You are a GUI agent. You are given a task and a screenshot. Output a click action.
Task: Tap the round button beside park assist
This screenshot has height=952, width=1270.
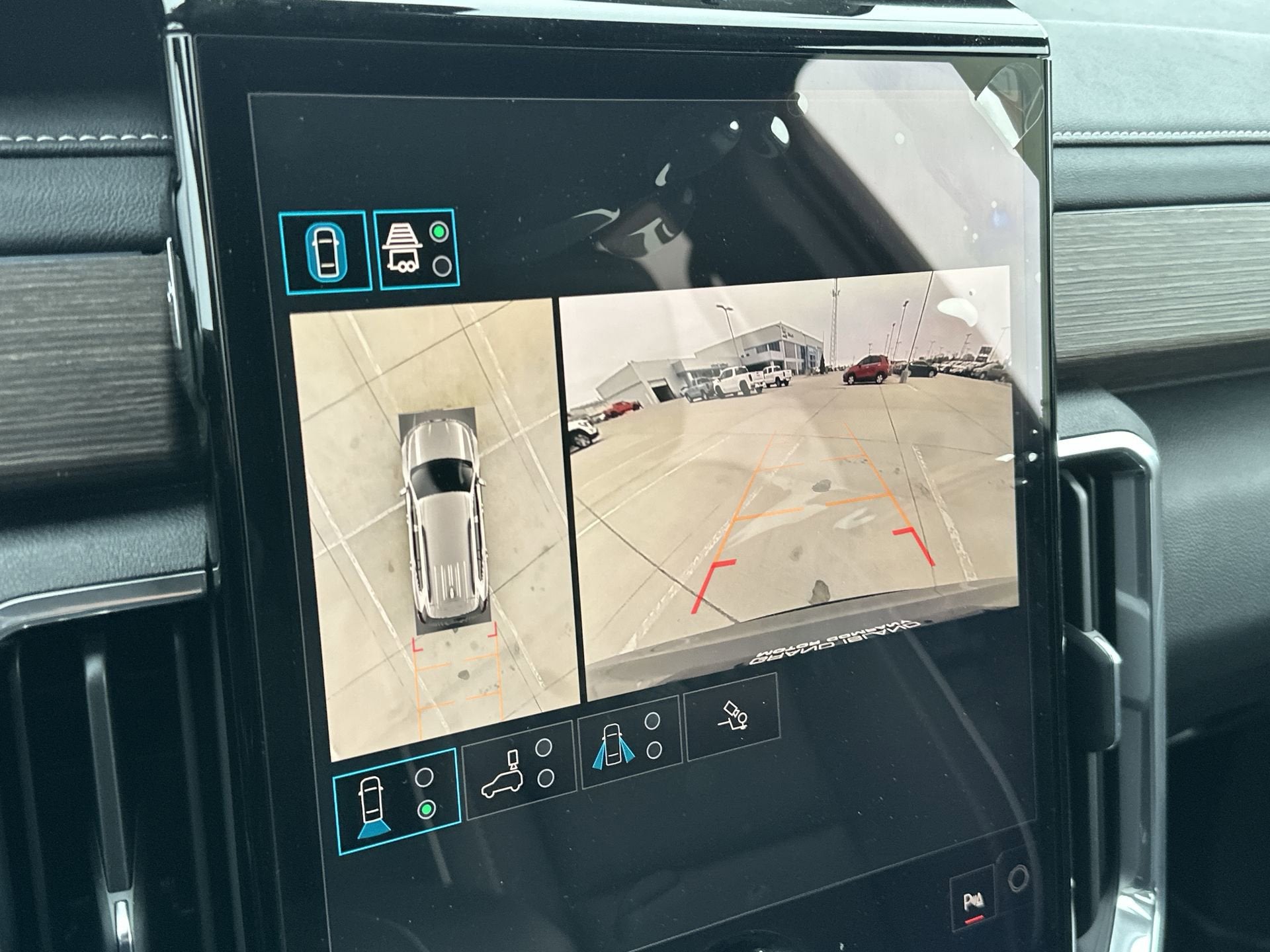click(x=1018, y=879)
